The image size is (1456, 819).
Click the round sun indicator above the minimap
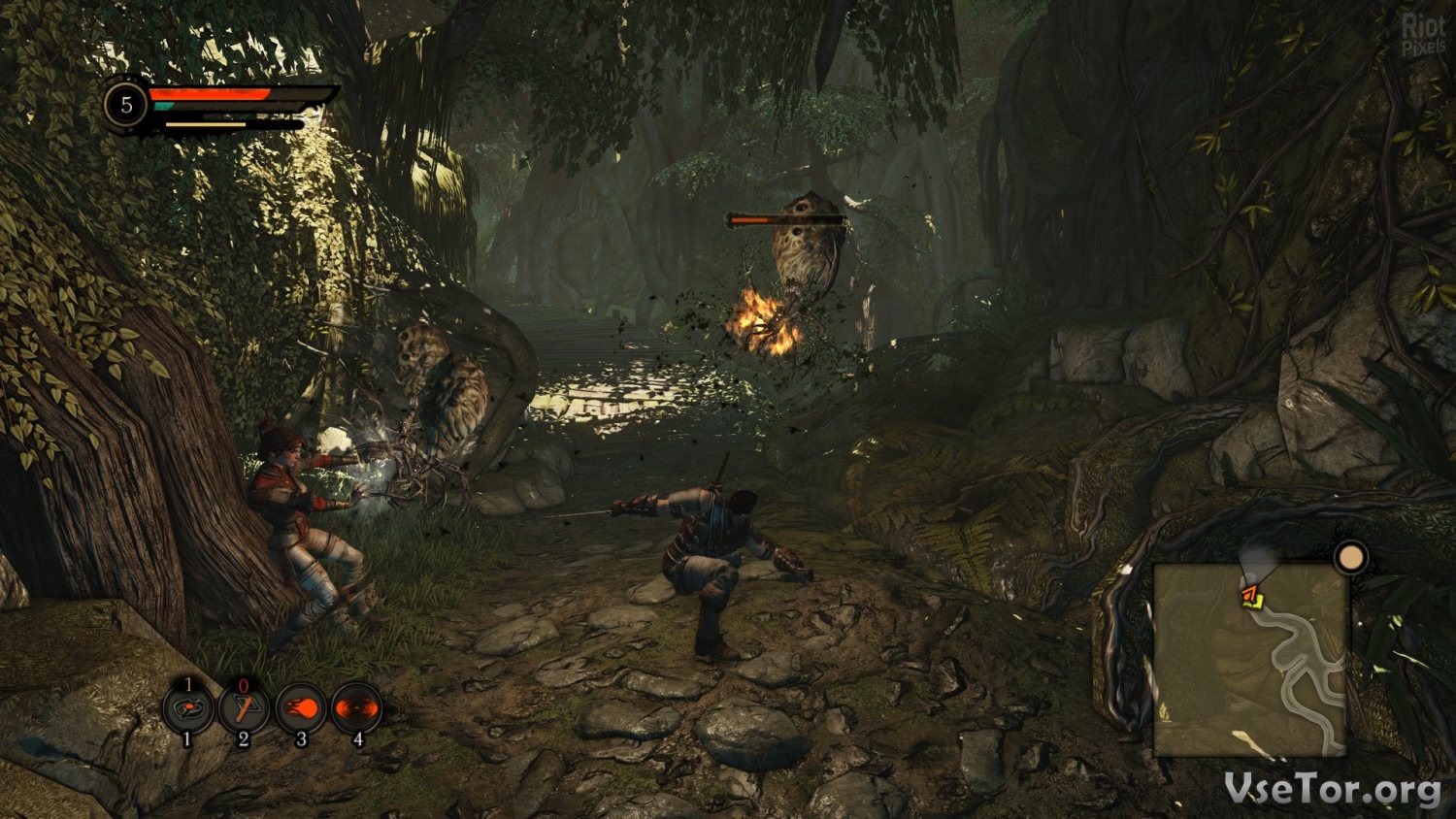1350,558
